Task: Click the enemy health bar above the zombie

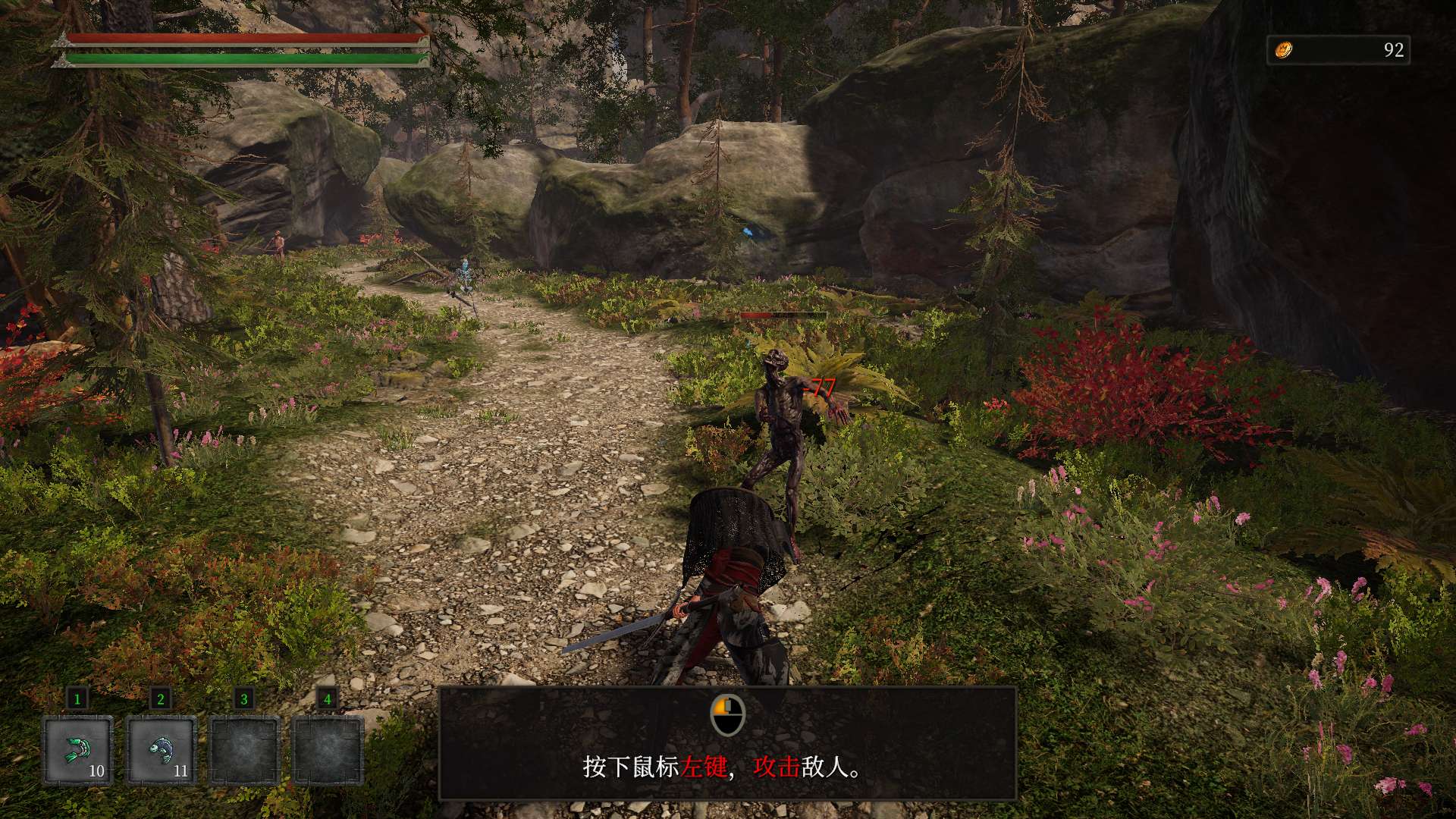Action: tap(783, 314)
